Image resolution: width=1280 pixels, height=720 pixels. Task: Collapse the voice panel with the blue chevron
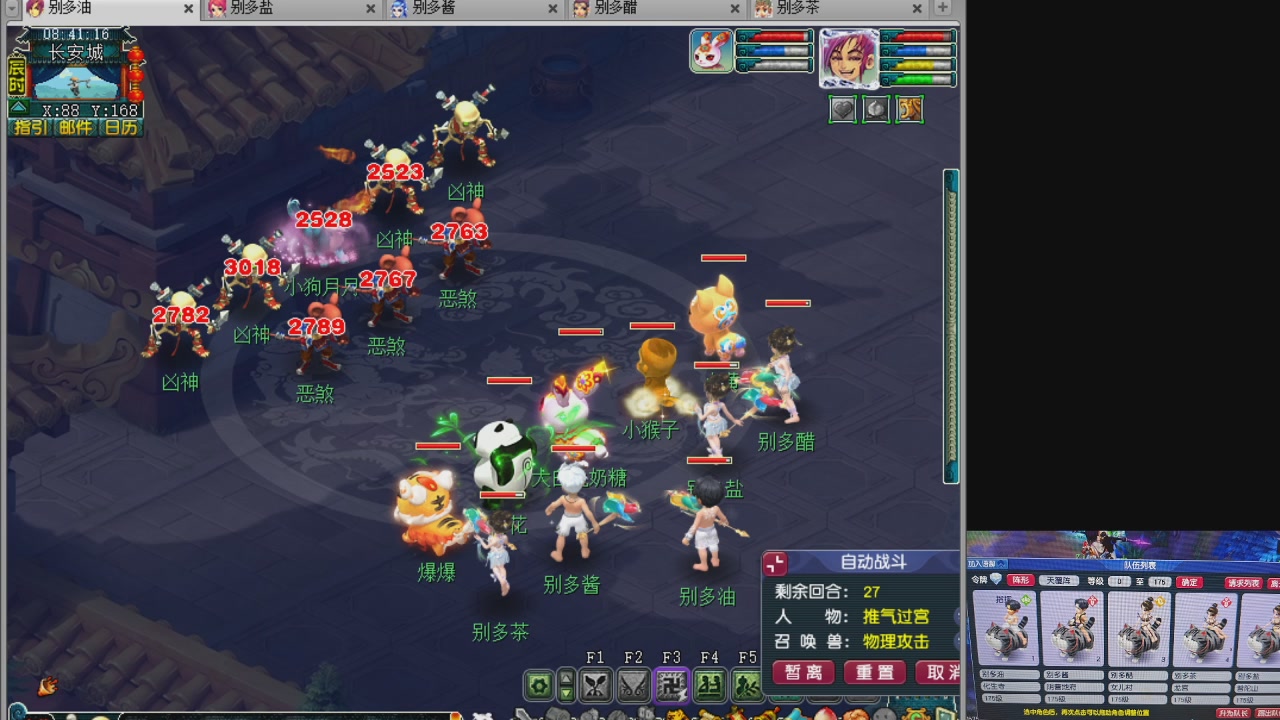999,564
